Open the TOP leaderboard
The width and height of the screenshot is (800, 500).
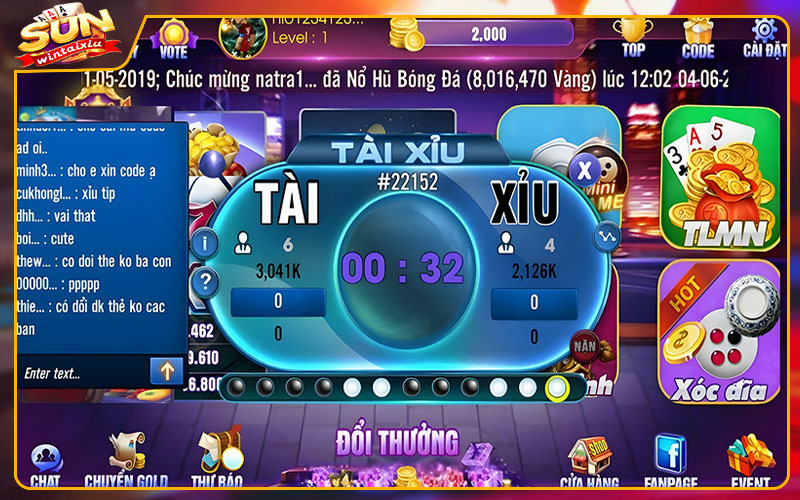coord(633,35)
